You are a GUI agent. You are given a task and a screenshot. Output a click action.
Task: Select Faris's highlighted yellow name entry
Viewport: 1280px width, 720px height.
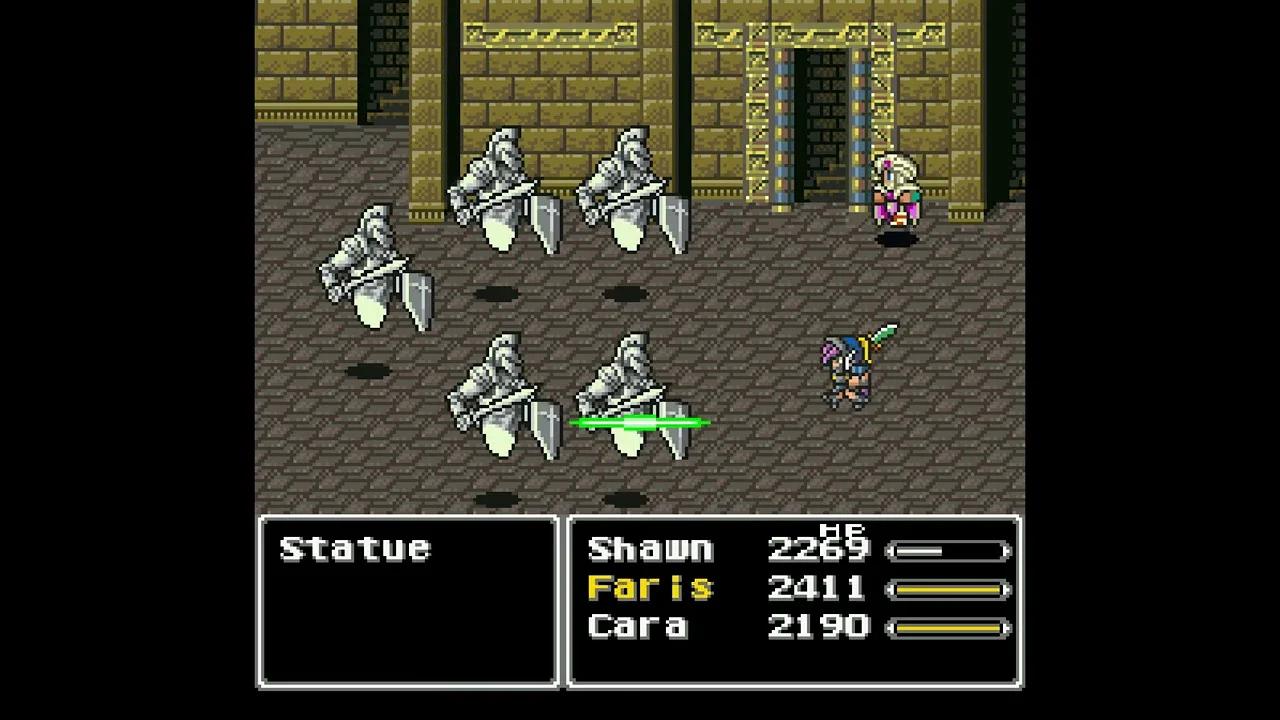(650, 588)
